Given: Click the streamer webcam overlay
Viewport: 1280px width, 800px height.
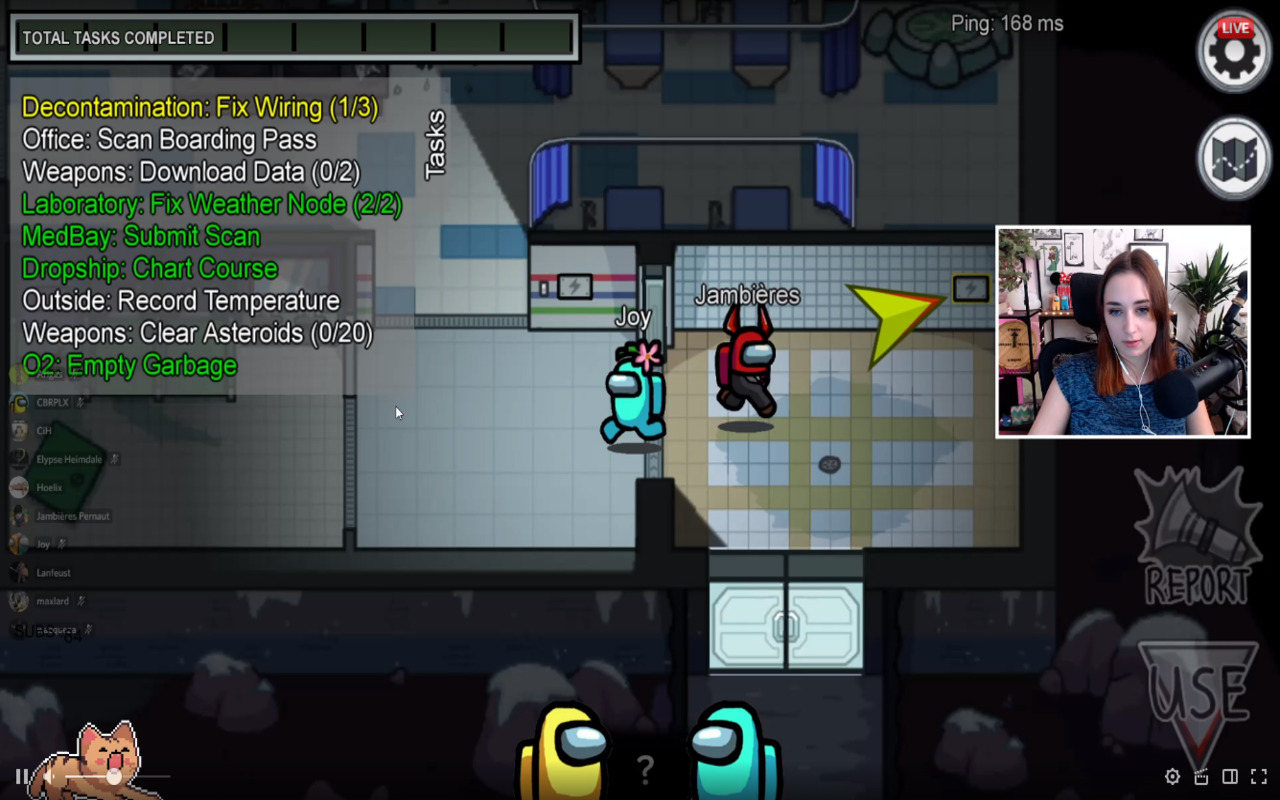Looking at the screenshot, I should click(1122, 330).
